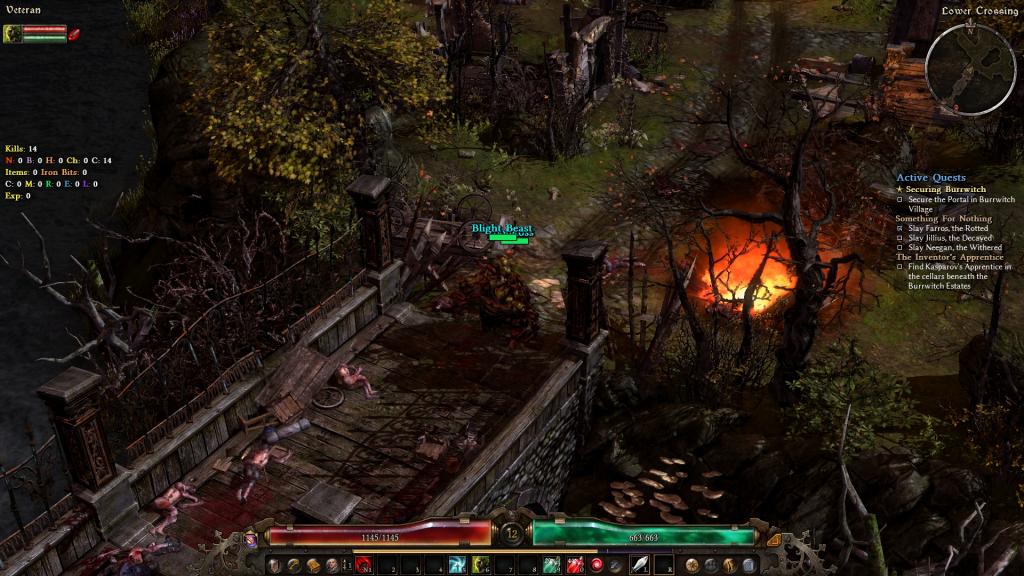Select the Something For Nothing quest entry
This screenshot has width=1024, height=576.
pos(944,218)
